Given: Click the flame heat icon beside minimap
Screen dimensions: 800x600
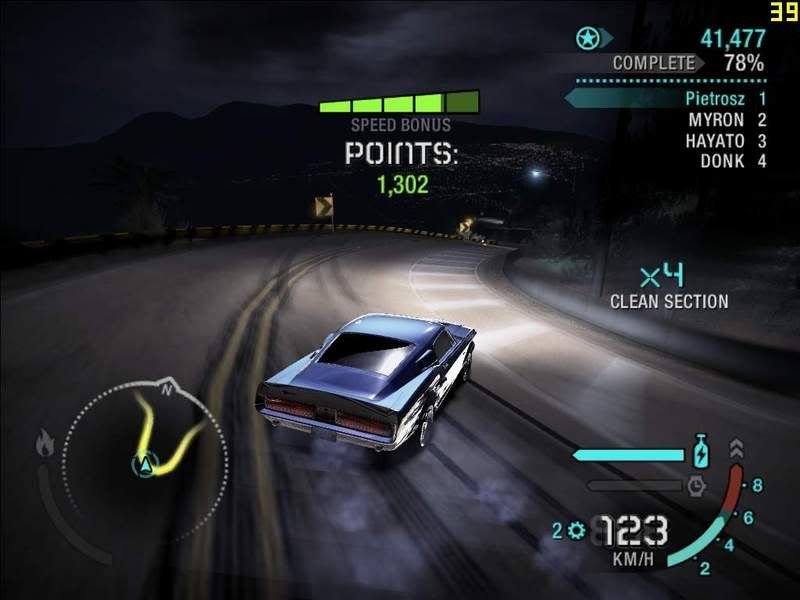Looking at the screenshot, I should pos(45,441).
